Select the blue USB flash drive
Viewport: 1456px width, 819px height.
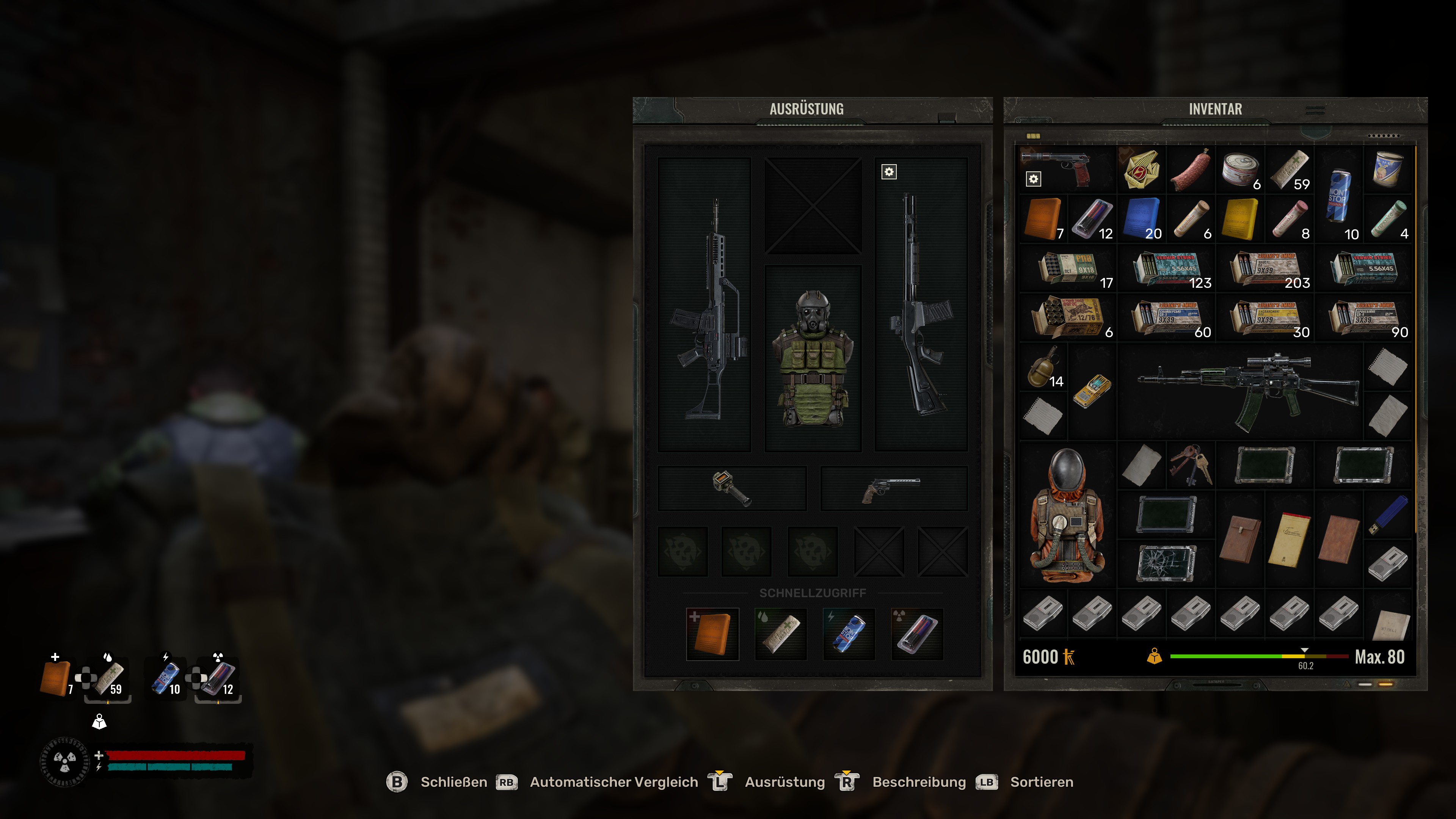[1388, 515]
